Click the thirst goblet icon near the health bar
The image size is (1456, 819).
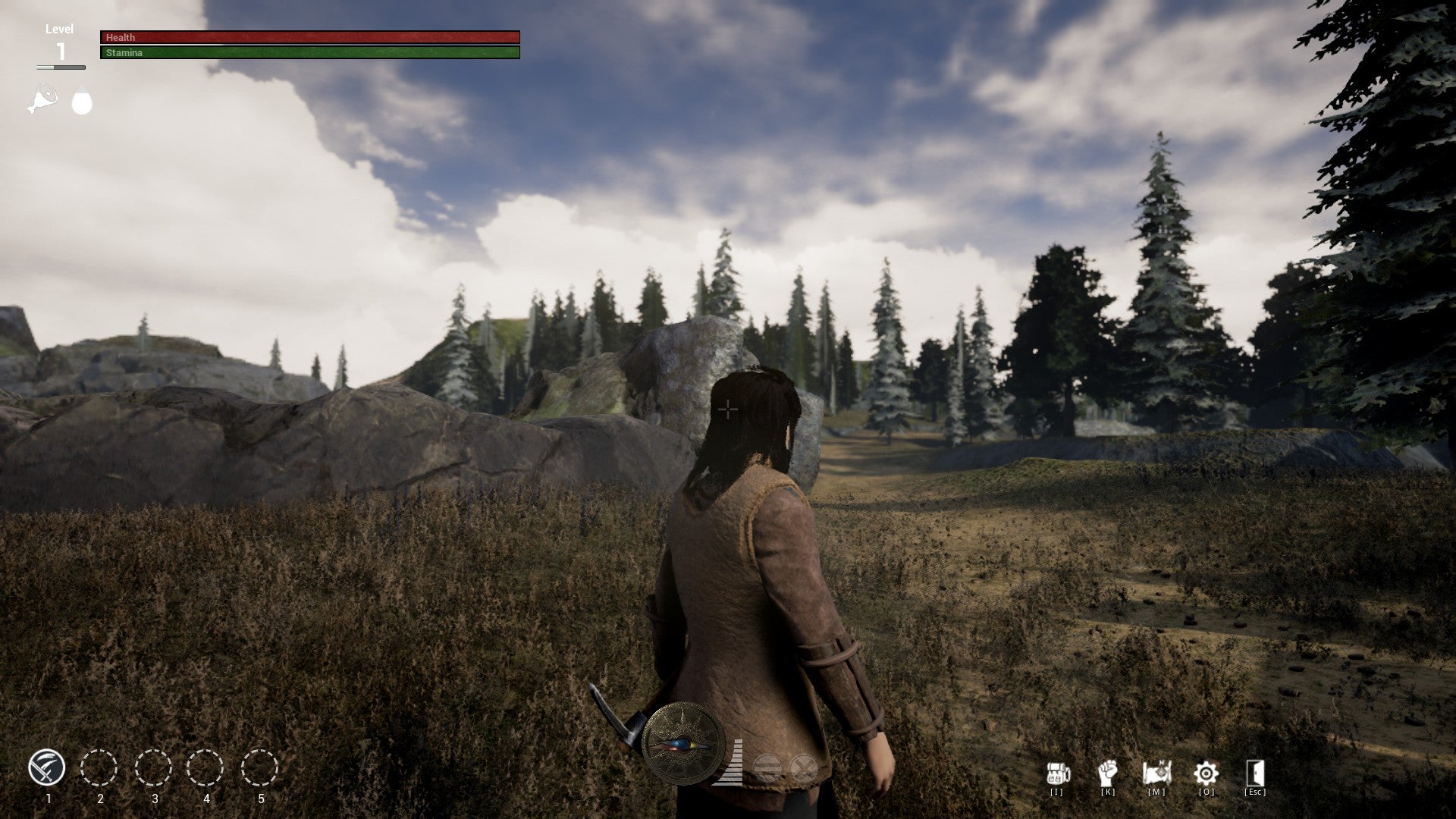pos(81,101)
